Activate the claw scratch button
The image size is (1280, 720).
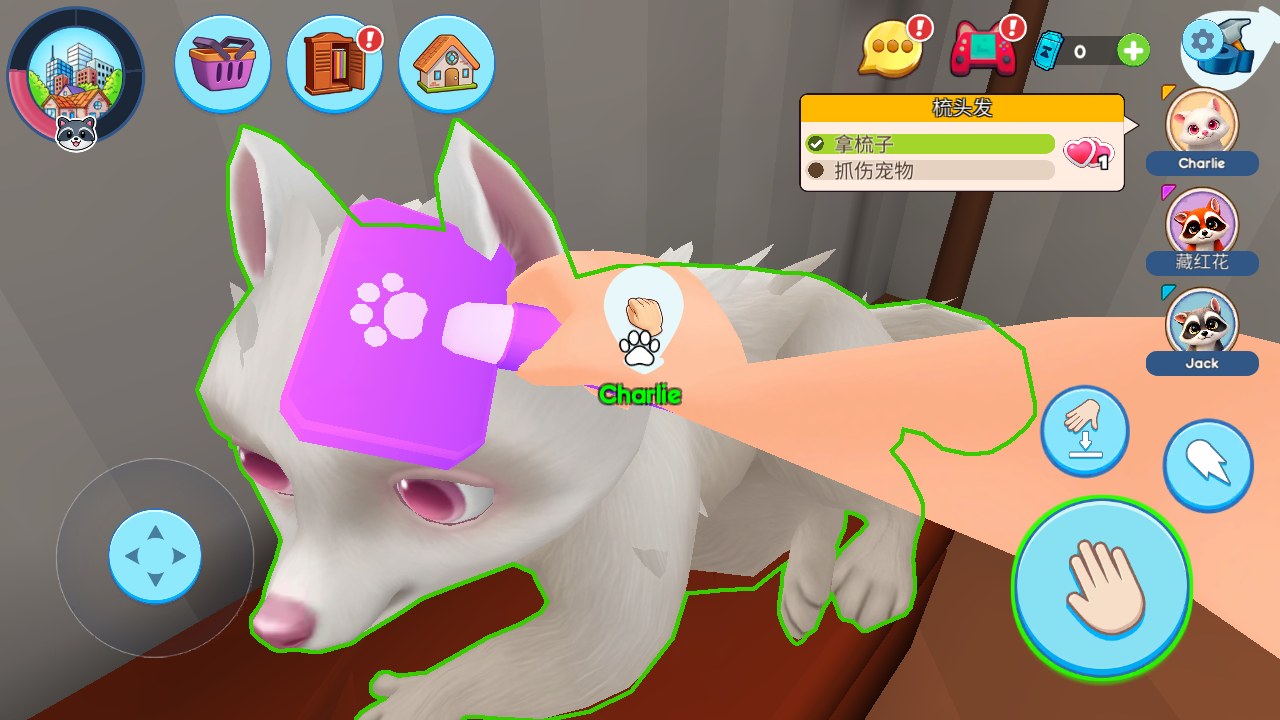[1208, 465]
